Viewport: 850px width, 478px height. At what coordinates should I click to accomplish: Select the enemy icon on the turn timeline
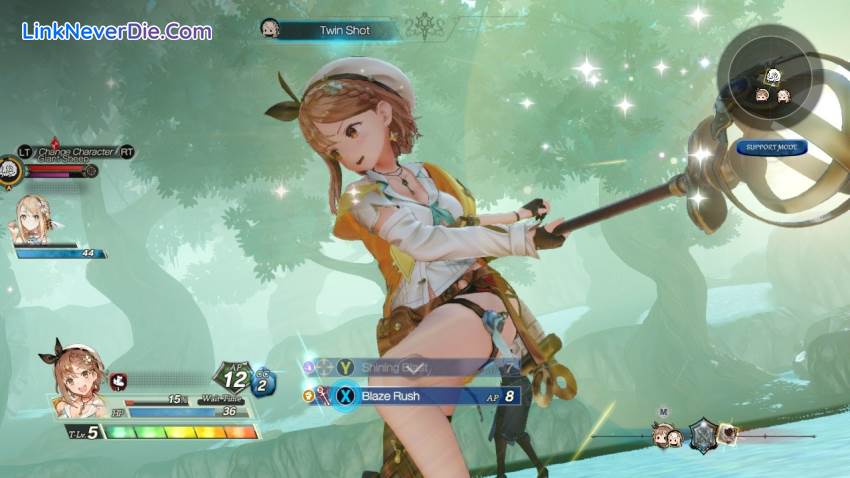pos(729,434)
